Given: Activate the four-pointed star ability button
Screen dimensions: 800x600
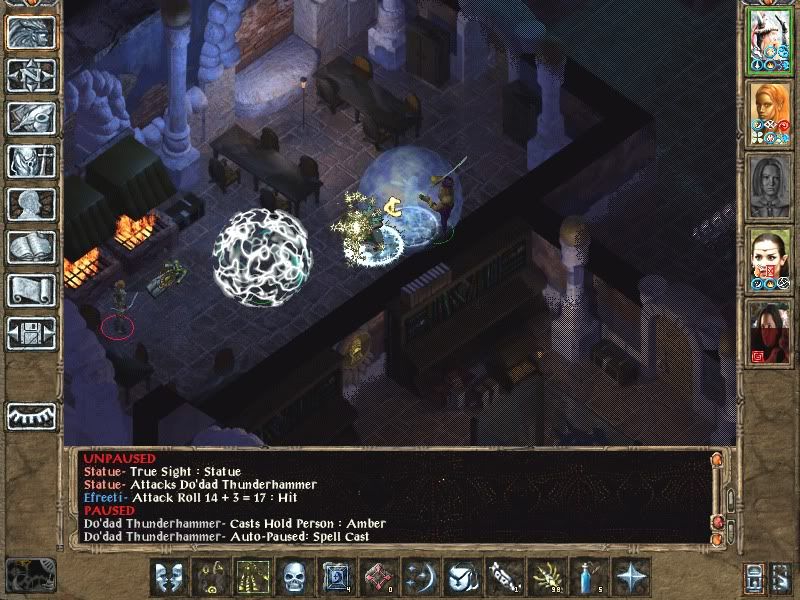Looking at the screenshot, I should coord(632,577).
